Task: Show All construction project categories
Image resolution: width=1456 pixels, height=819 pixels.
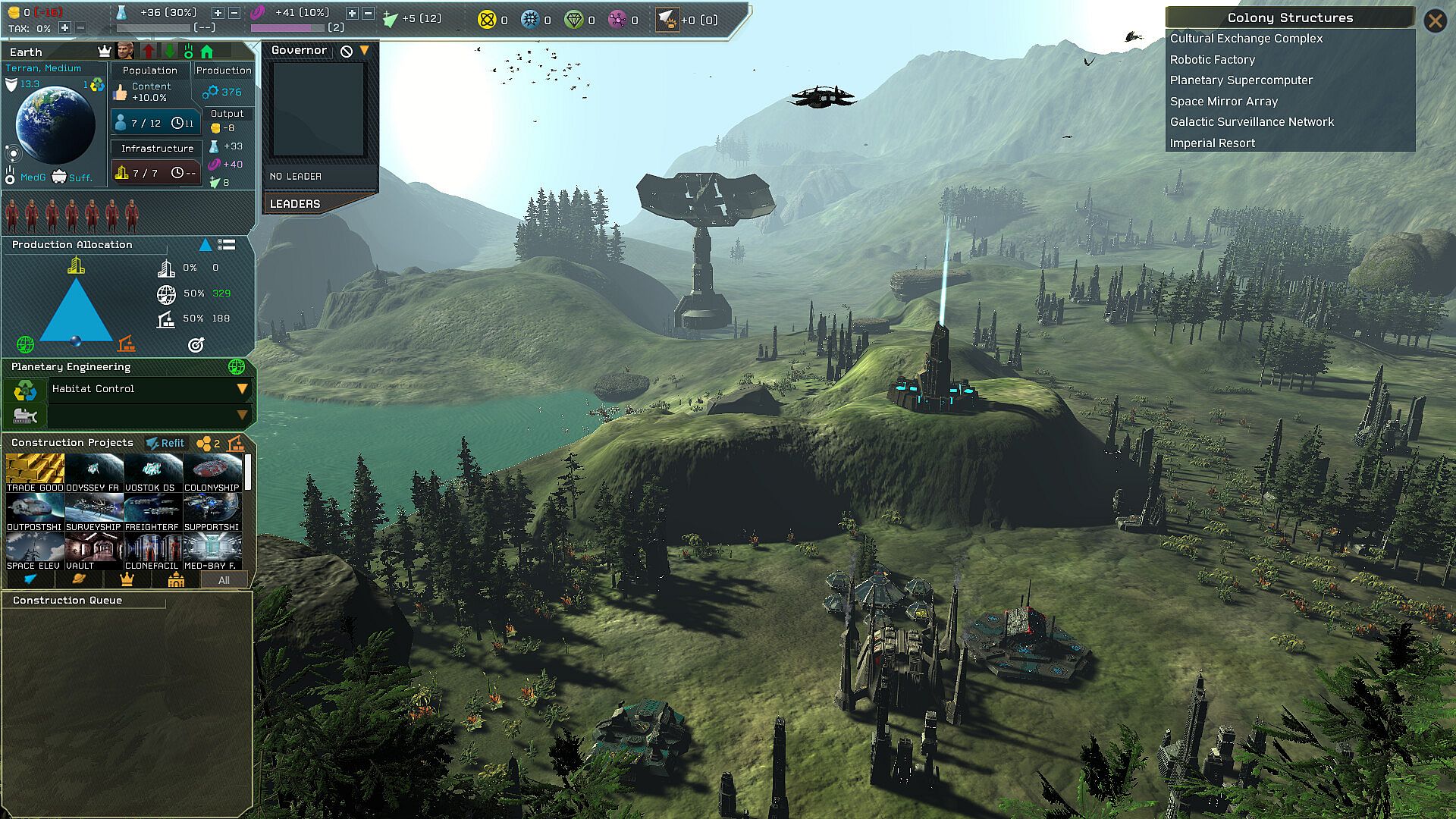Action: (224, 581)
